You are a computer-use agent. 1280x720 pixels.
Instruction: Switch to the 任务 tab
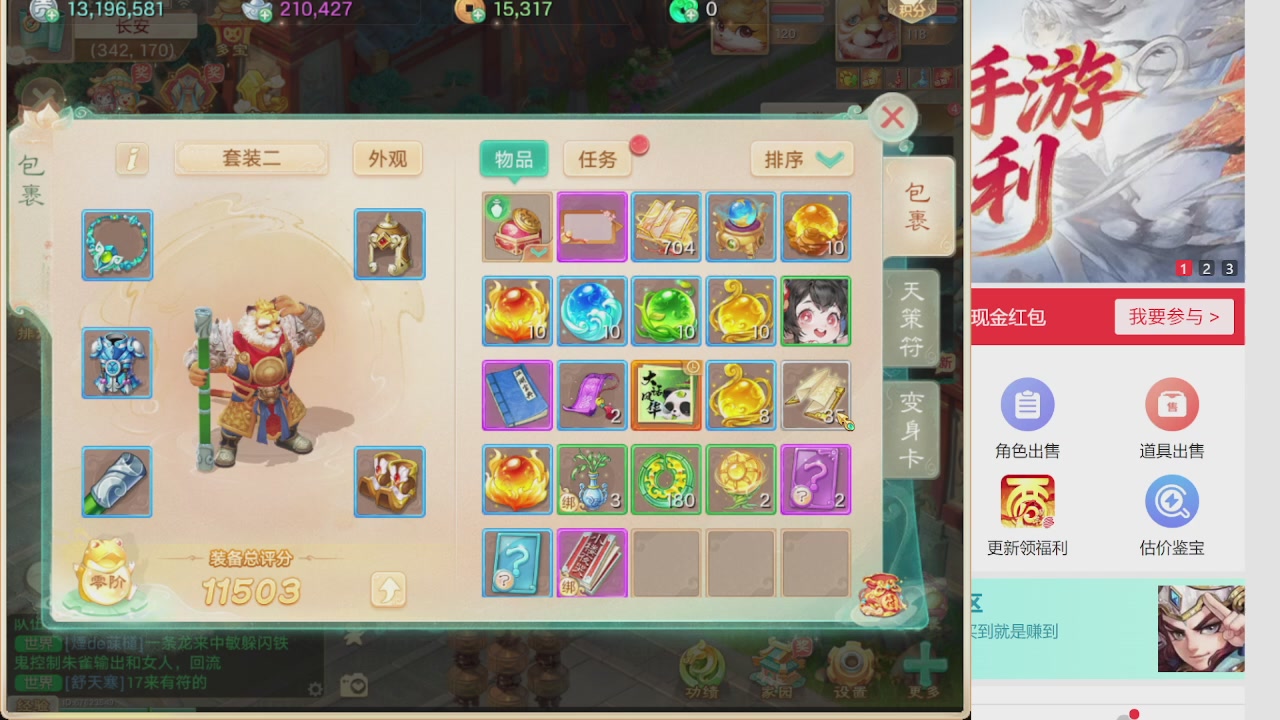(596, 159)
